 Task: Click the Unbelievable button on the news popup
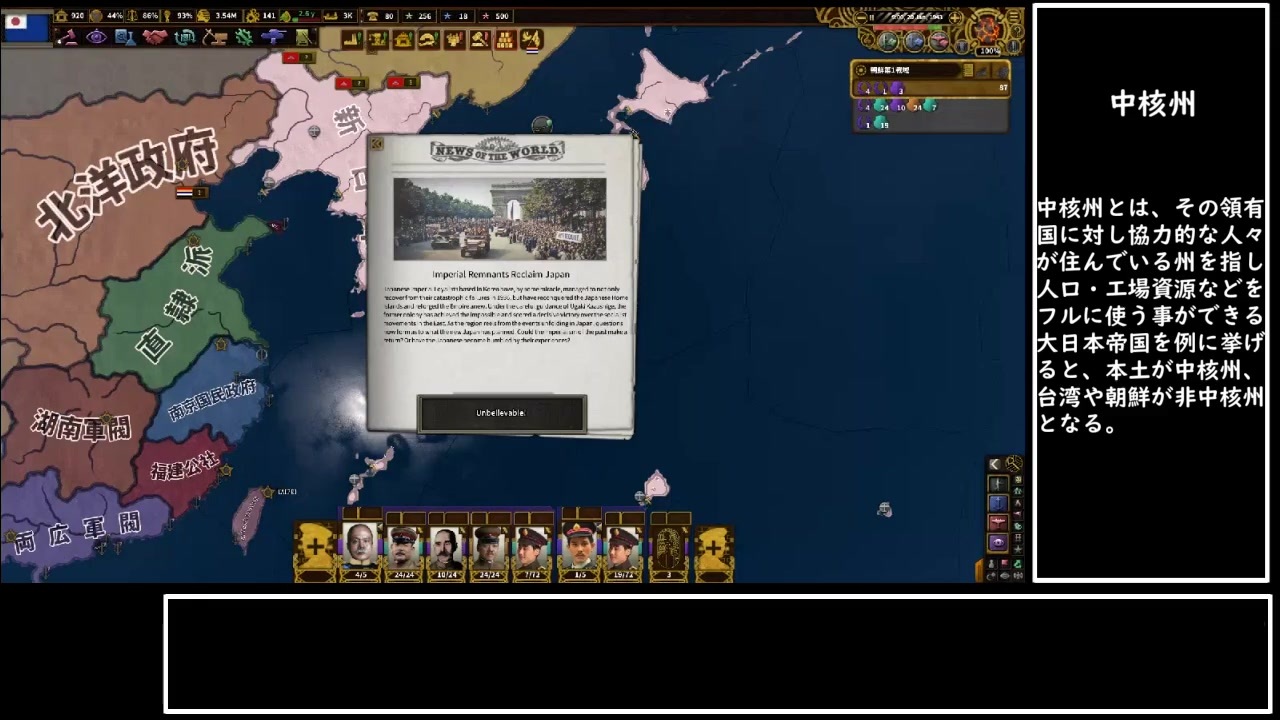(x=500, y=414)
